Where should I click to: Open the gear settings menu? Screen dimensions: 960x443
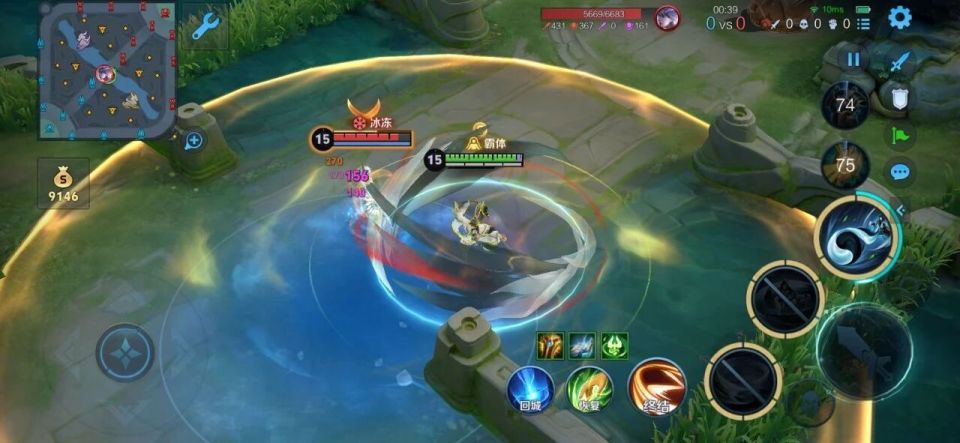pos(900,17)
